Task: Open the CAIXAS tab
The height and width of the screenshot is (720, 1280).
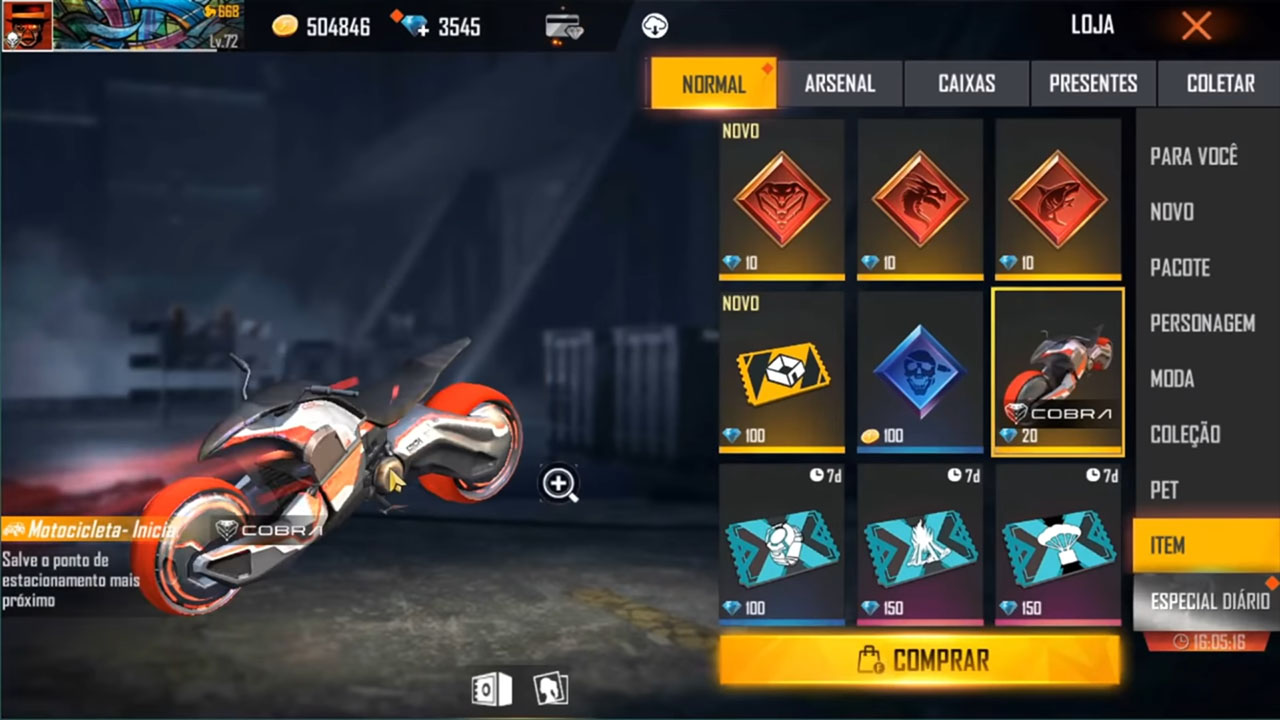Action: click(966, 84)
